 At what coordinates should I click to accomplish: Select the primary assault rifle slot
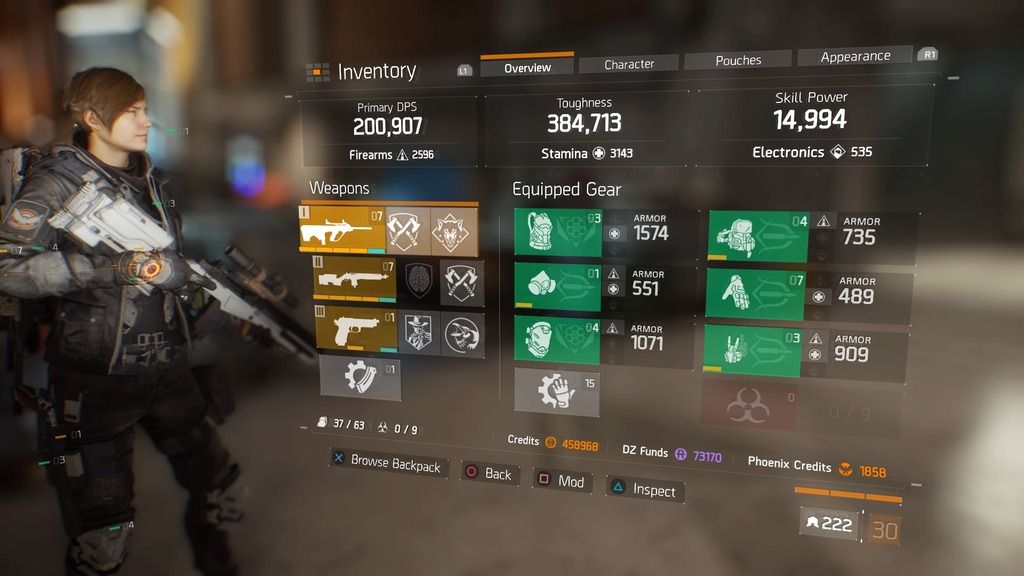click(x=342, y=231)
